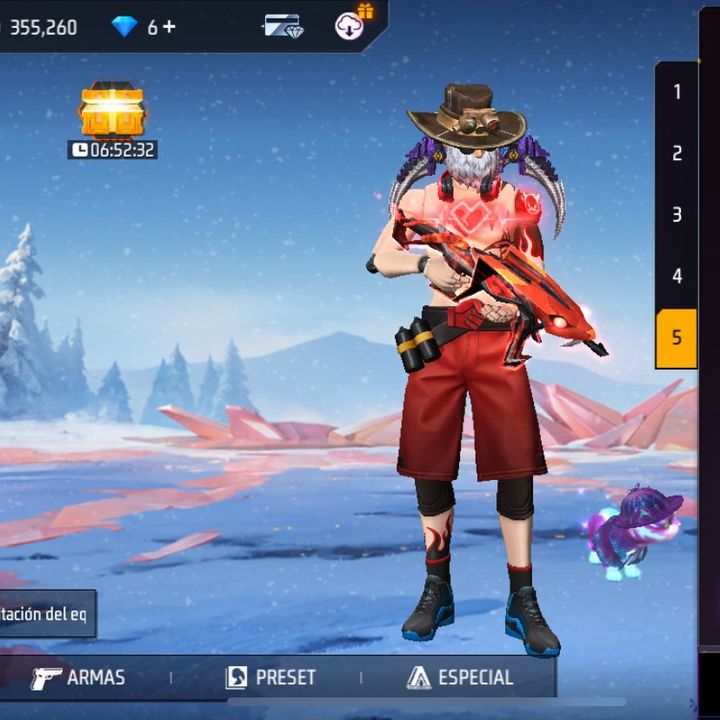Open the cloud download gift icon
This screenshot has width=720, height=720.
pyautogui.click(x=351, y=24)
